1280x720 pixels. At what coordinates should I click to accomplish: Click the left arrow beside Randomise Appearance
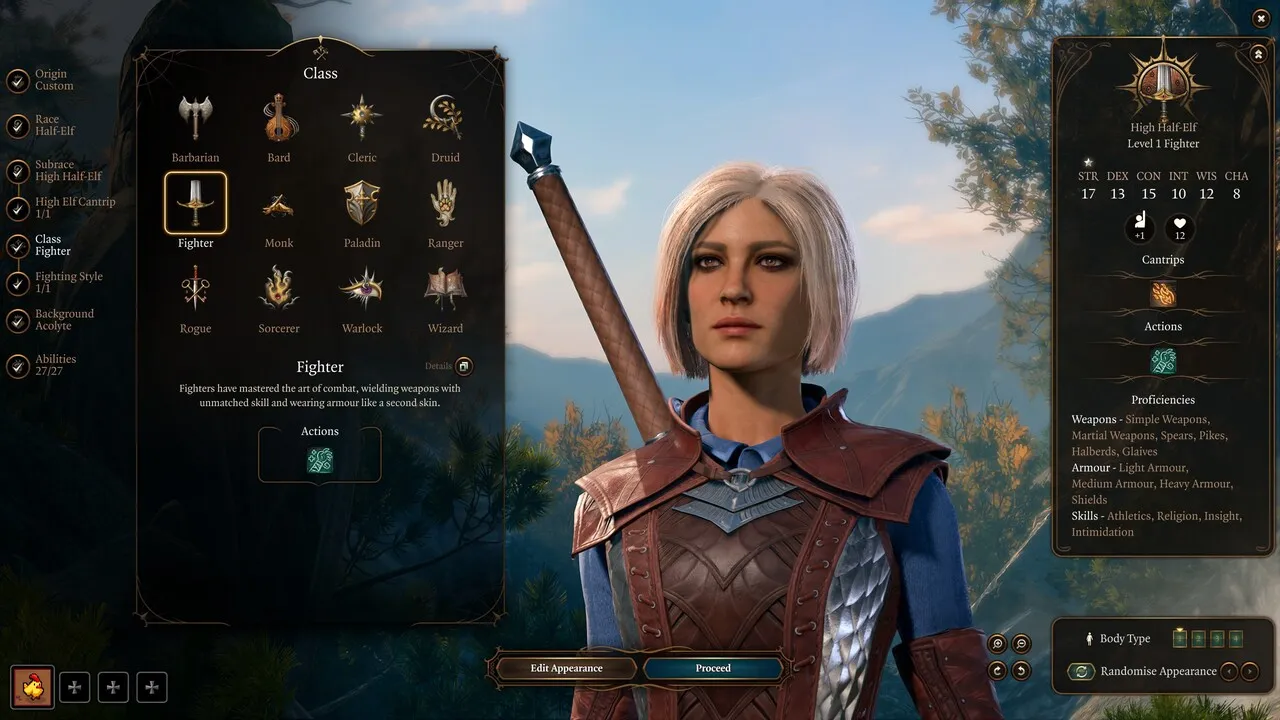point(1230,671)
